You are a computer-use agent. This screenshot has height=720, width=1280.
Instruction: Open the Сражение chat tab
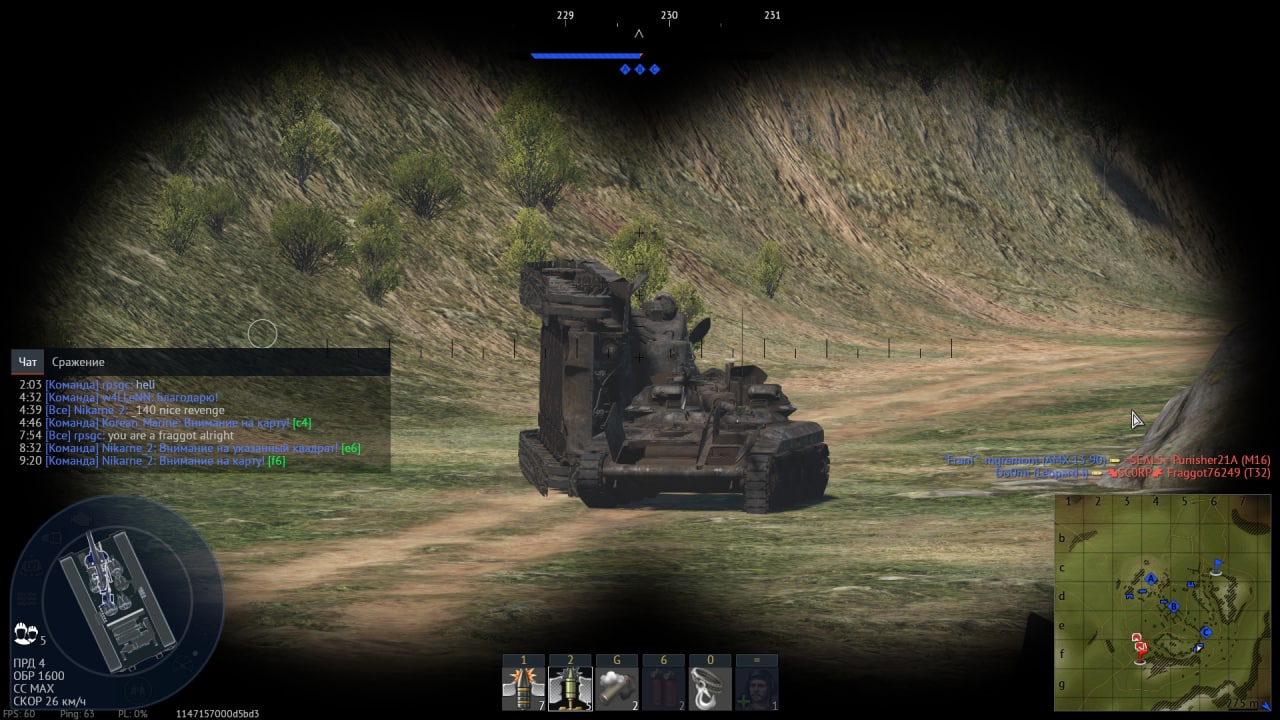[x=78, y=362]
